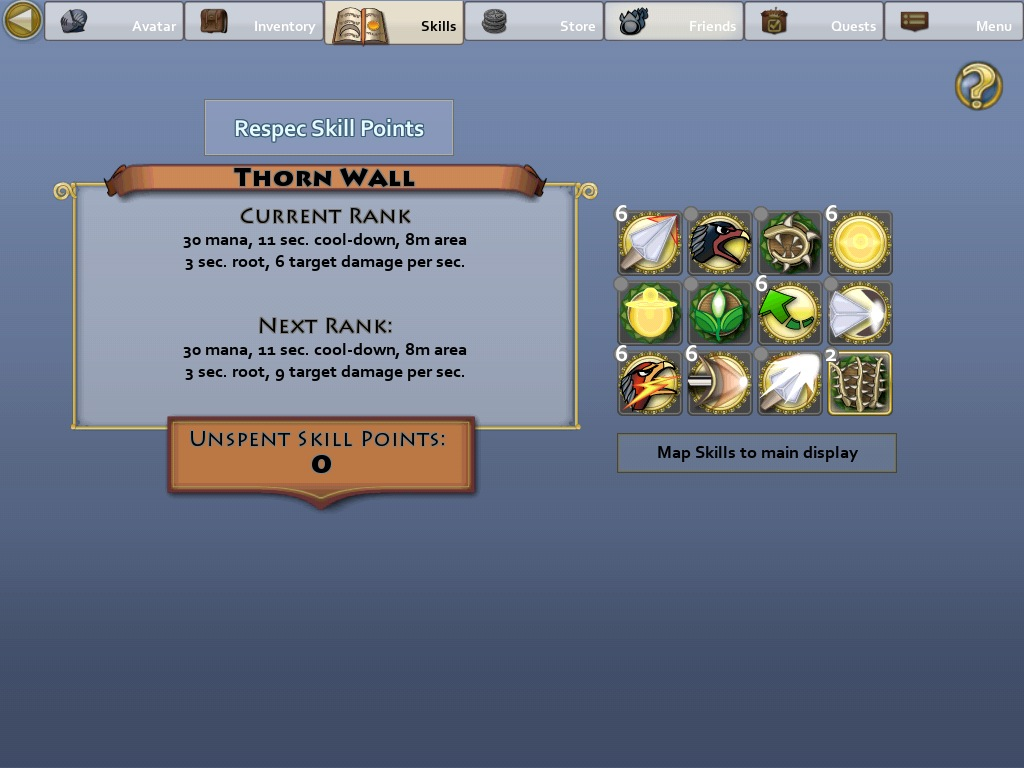Click the question mark help button

pos(978,86)
